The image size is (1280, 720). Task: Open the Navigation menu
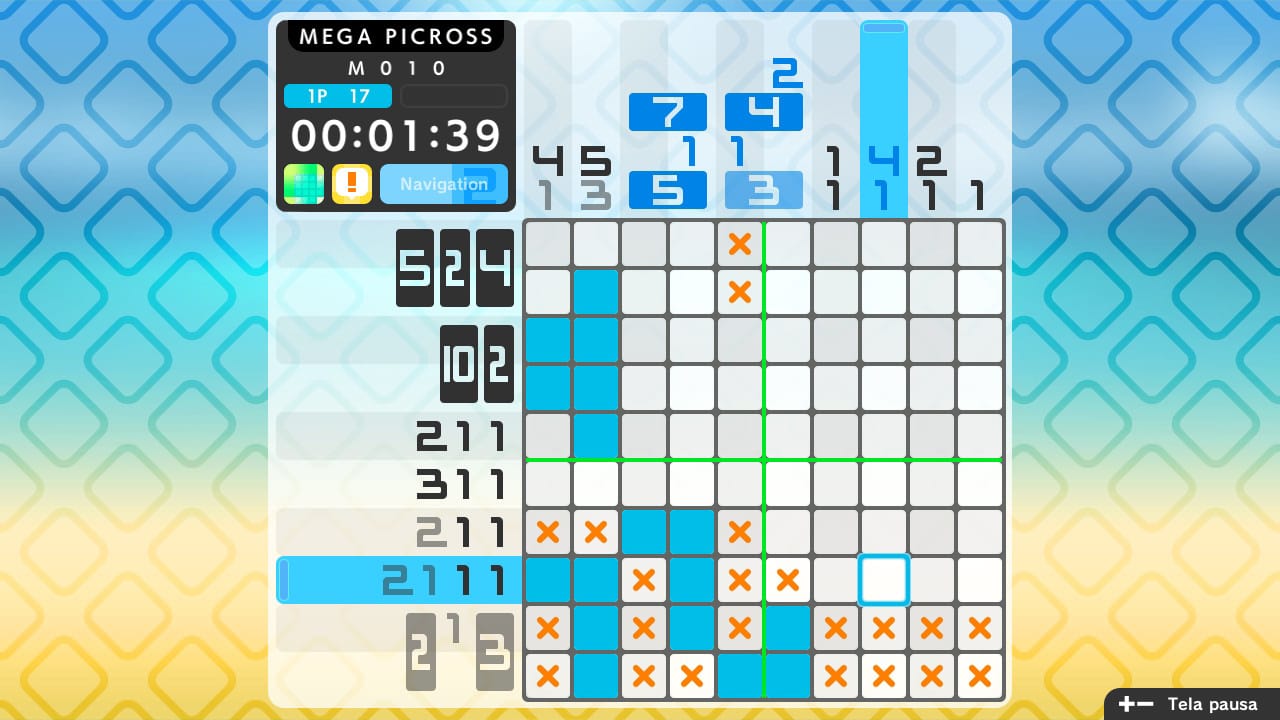(x=443, y=184)
